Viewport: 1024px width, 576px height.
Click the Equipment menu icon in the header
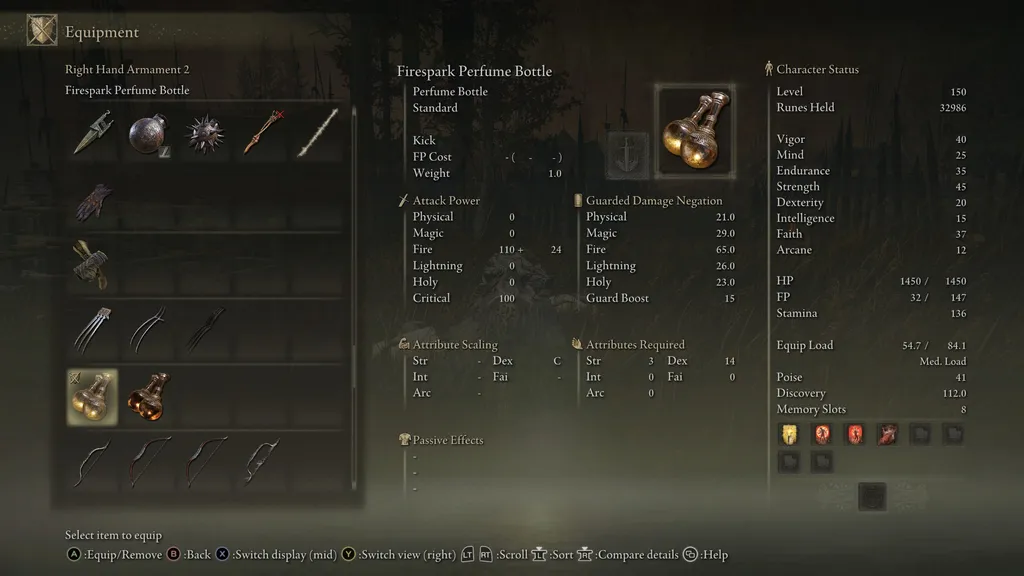click(42, 31)
